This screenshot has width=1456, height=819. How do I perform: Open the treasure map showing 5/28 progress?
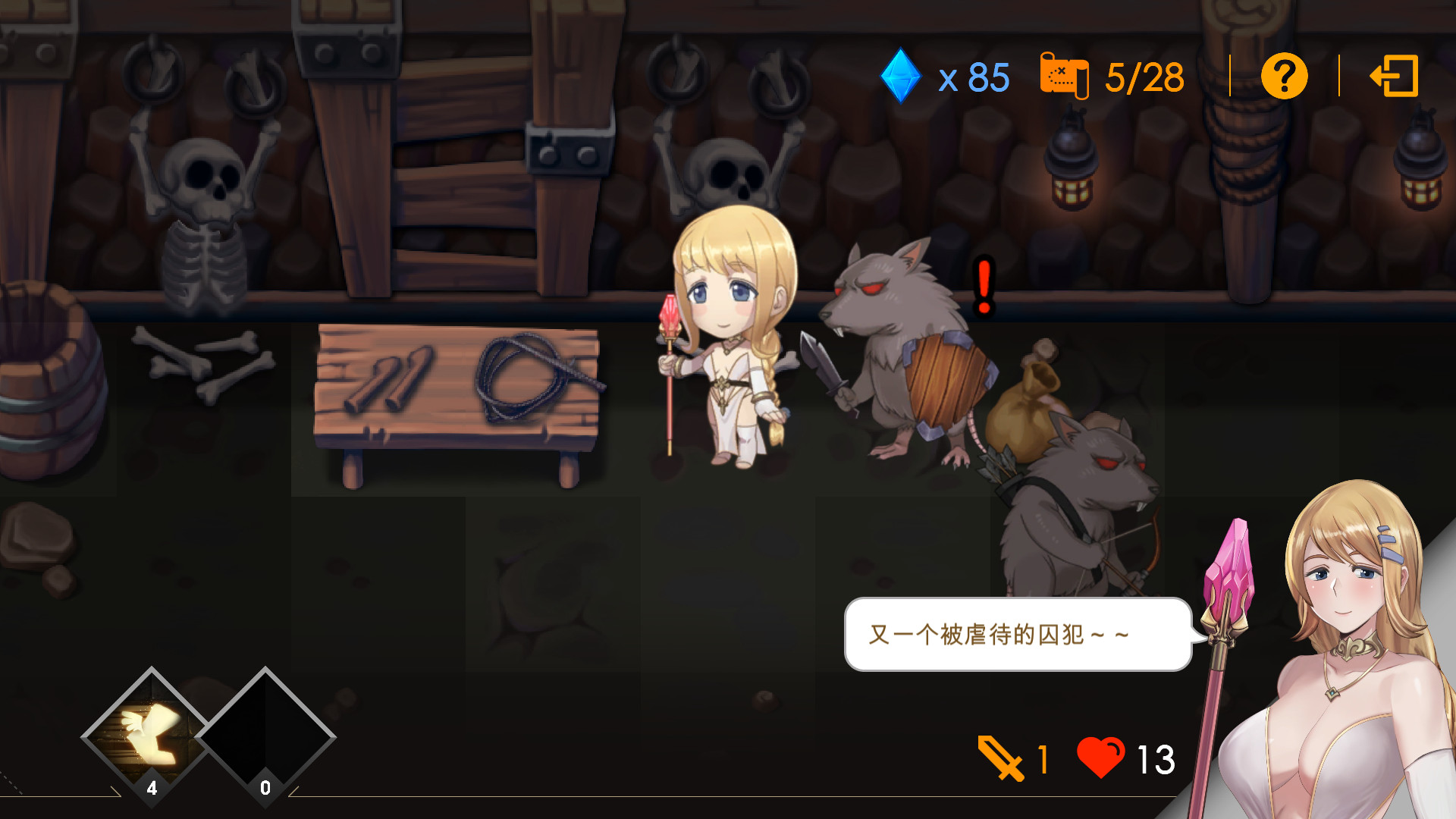[x=1065, y=76]
